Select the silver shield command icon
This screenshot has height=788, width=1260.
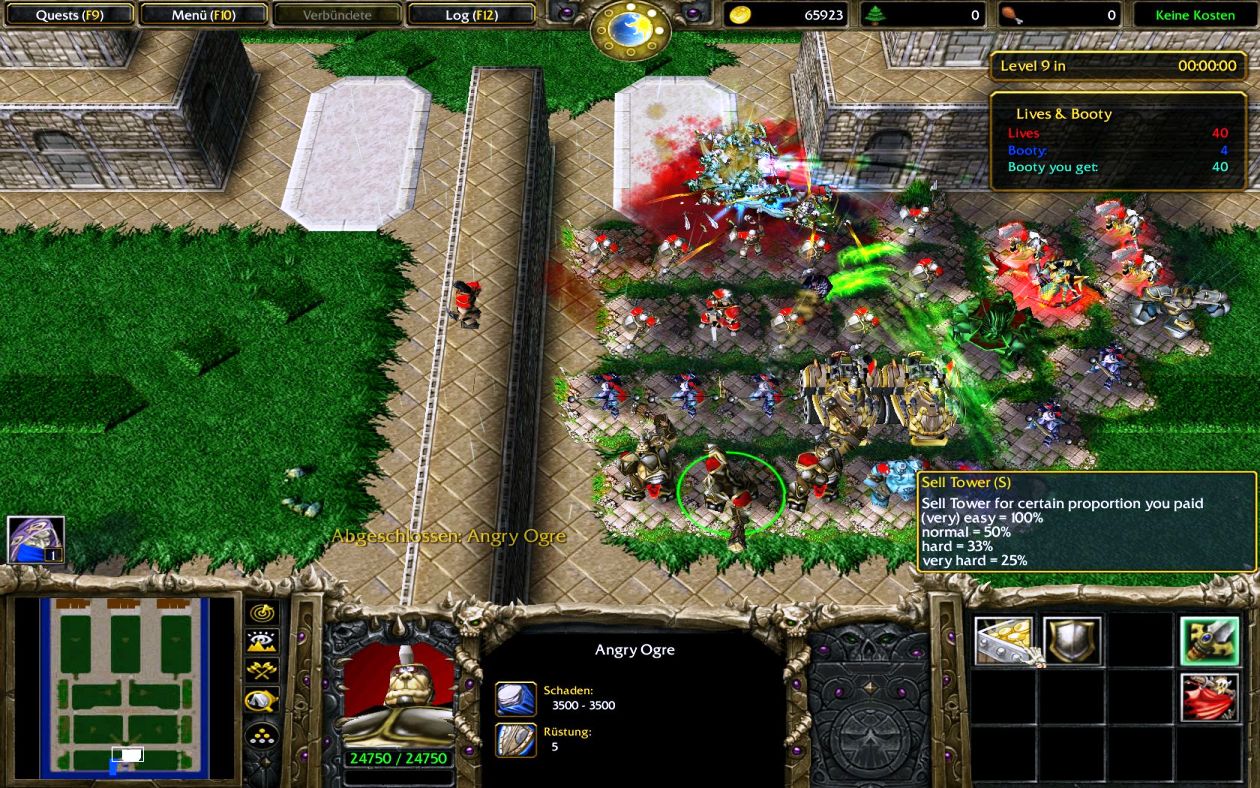(x=1072, y=641)
